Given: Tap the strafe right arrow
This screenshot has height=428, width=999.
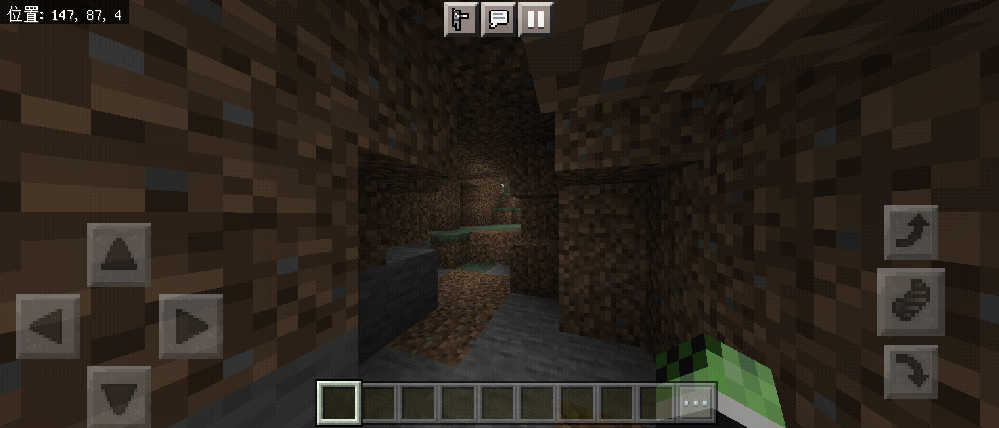Looking at the screenshot, I should click(190, 326).
